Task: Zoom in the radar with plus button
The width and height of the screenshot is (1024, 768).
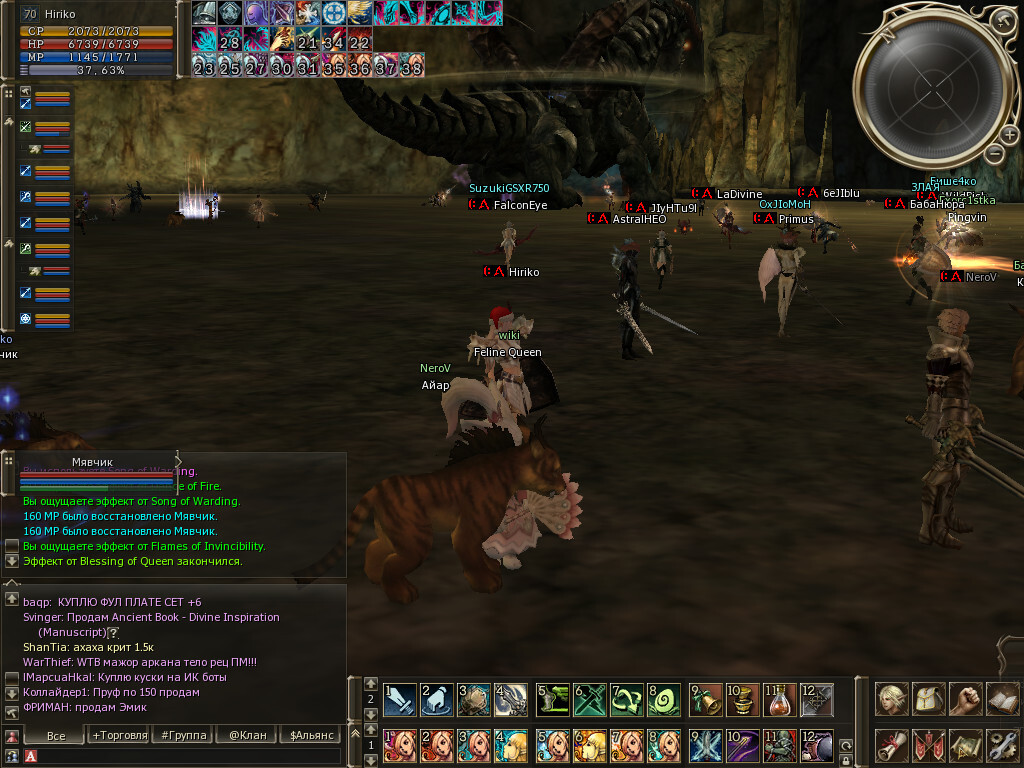Action: point(1009,135)
